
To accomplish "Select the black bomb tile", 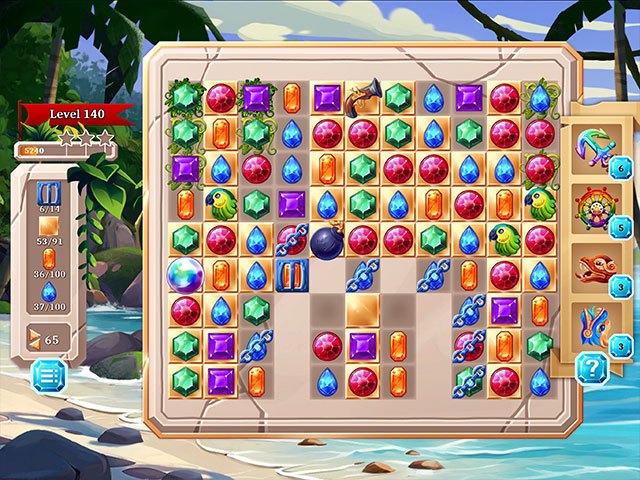I will pos(327,242).
